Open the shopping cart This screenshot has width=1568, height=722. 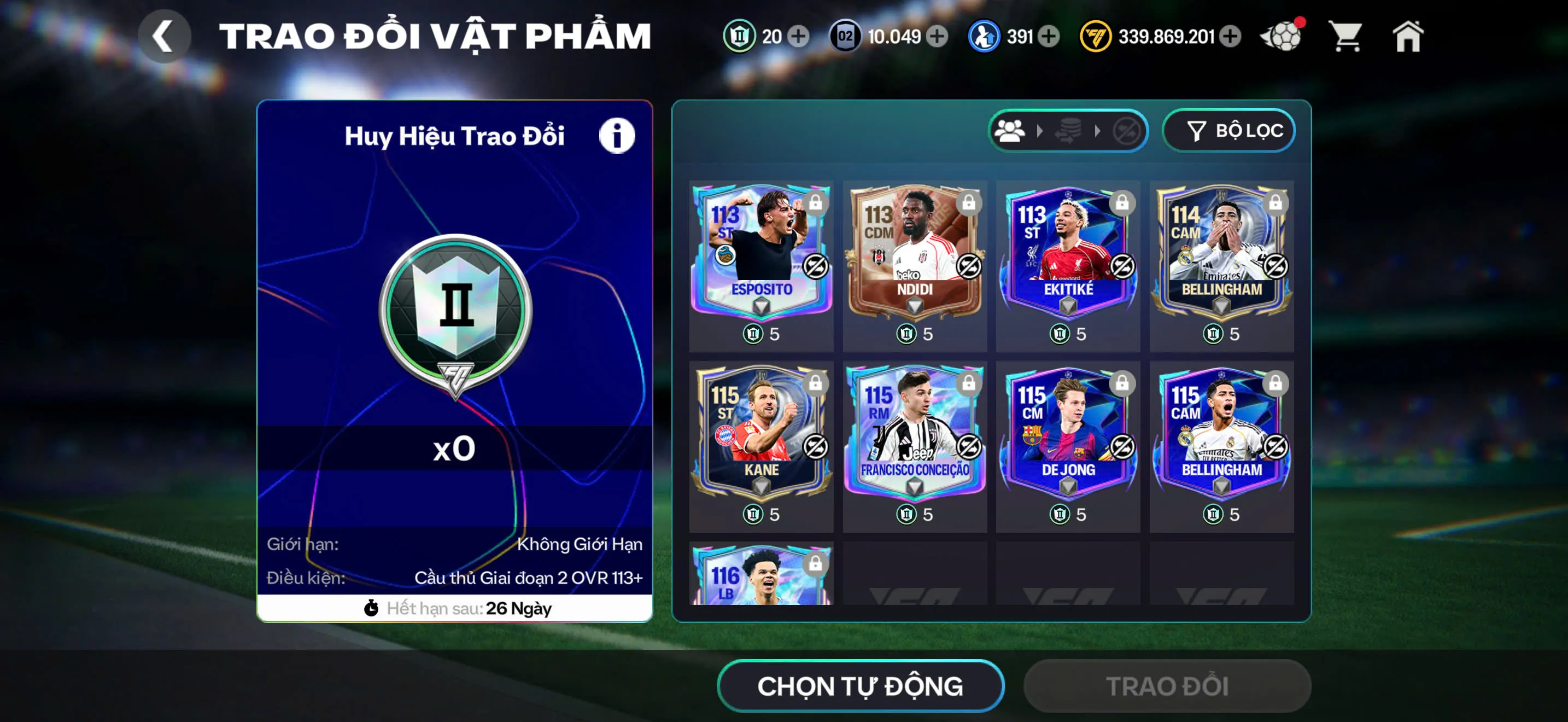click(1347, 37)
